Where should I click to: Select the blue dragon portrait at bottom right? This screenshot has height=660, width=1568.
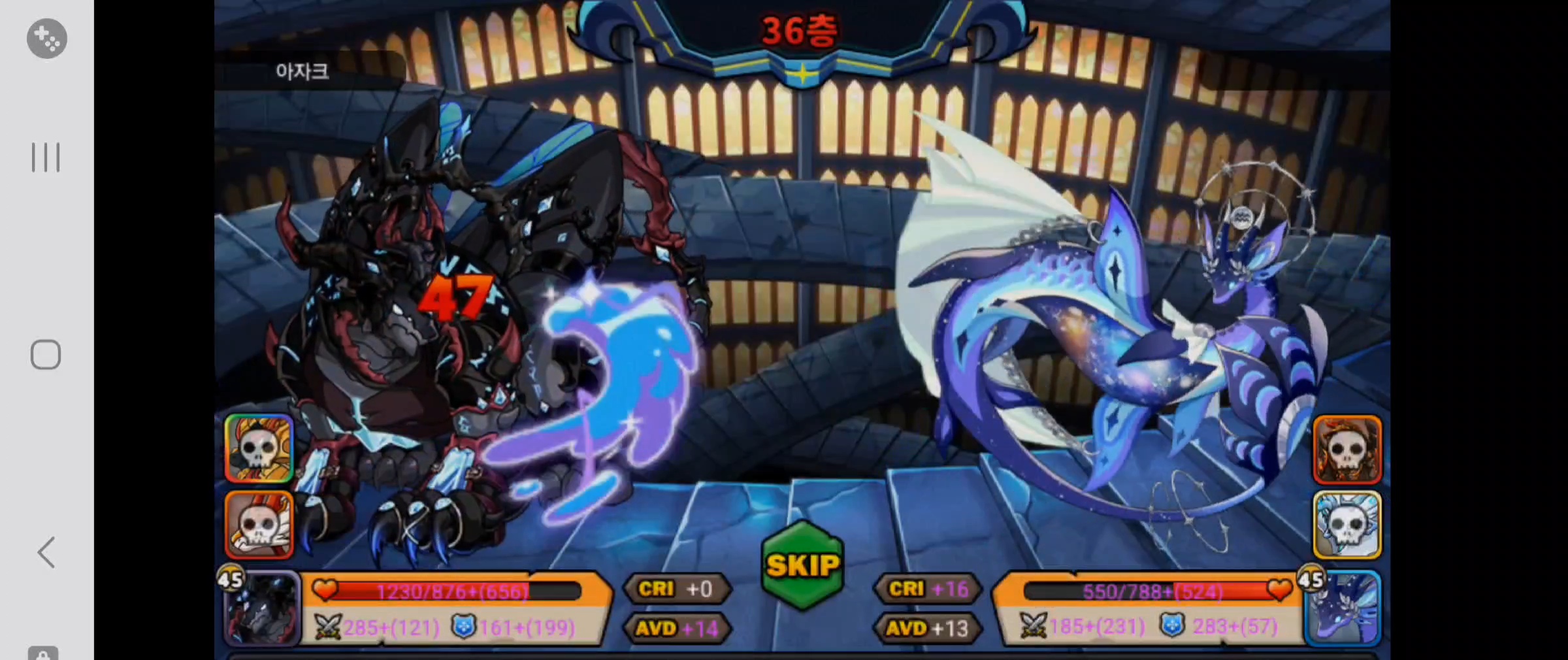point(1343,608)
